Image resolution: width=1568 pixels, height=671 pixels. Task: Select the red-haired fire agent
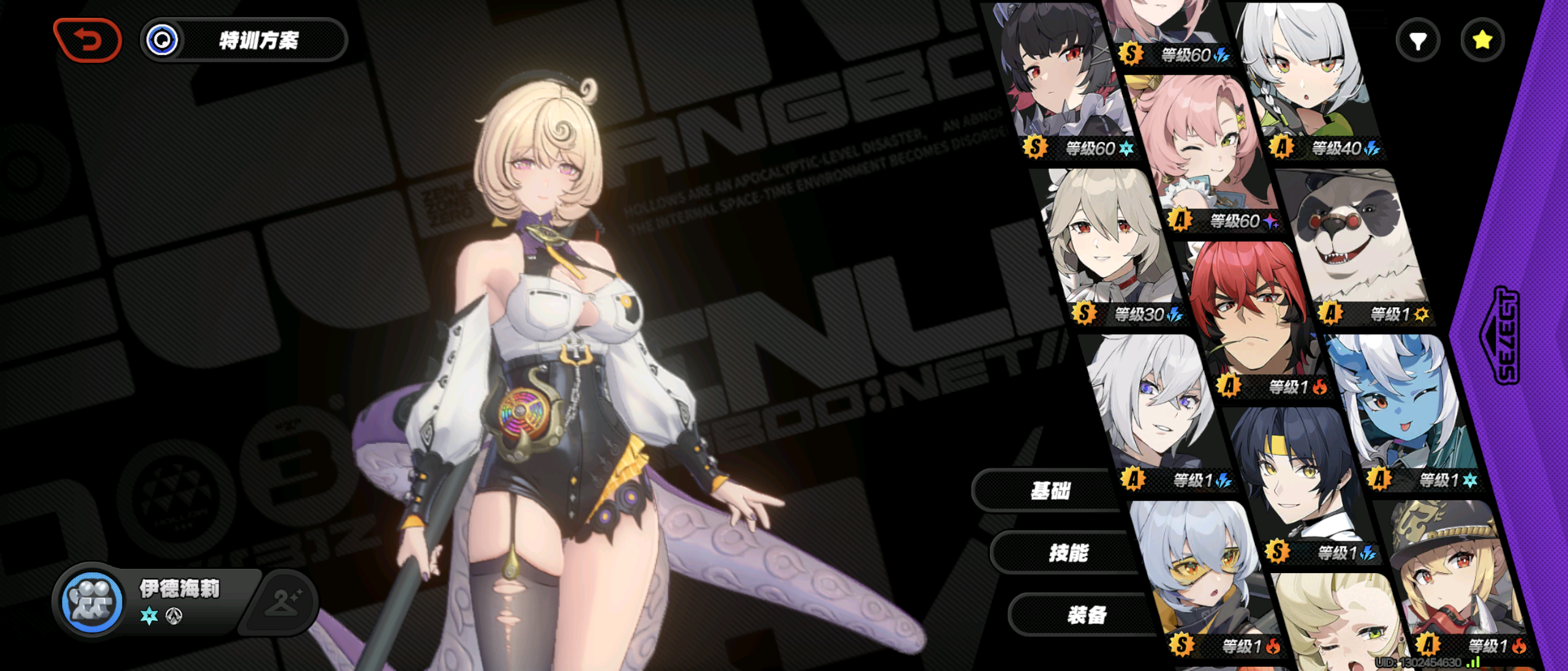point(1253,318)
